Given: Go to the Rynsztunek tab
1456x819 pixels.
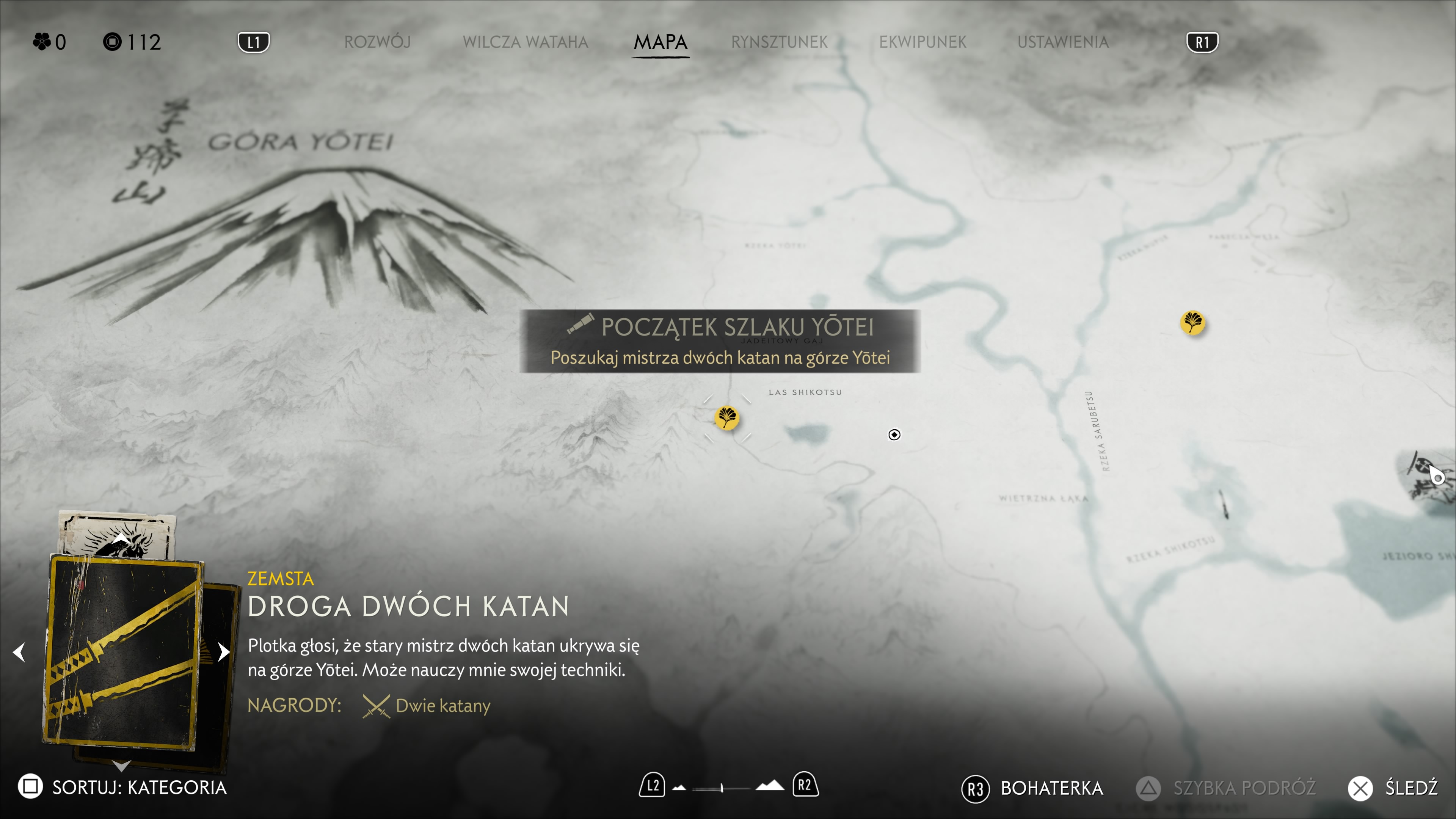Looking at the screenshot, I should 779,42.
